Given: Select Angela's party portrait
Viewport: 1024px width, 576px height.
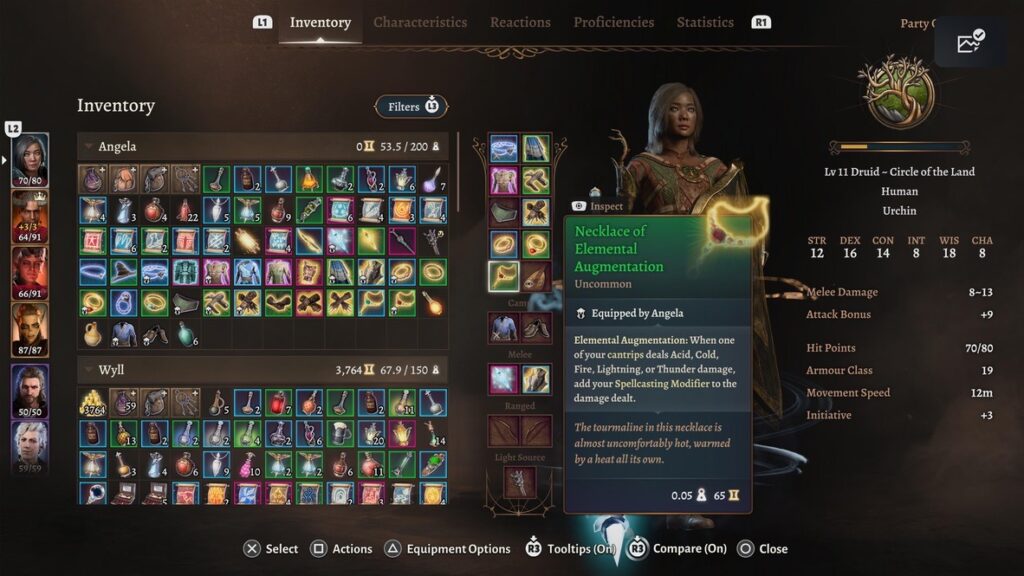Looking at the screenshot, I should 30,161.
